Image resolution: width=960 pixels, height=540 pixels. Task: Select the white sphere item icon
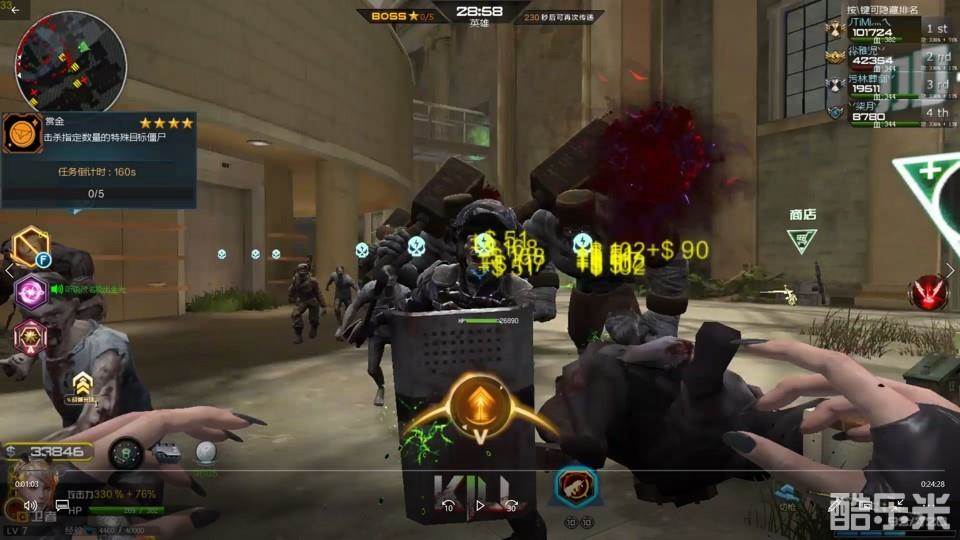click(205, 452)
